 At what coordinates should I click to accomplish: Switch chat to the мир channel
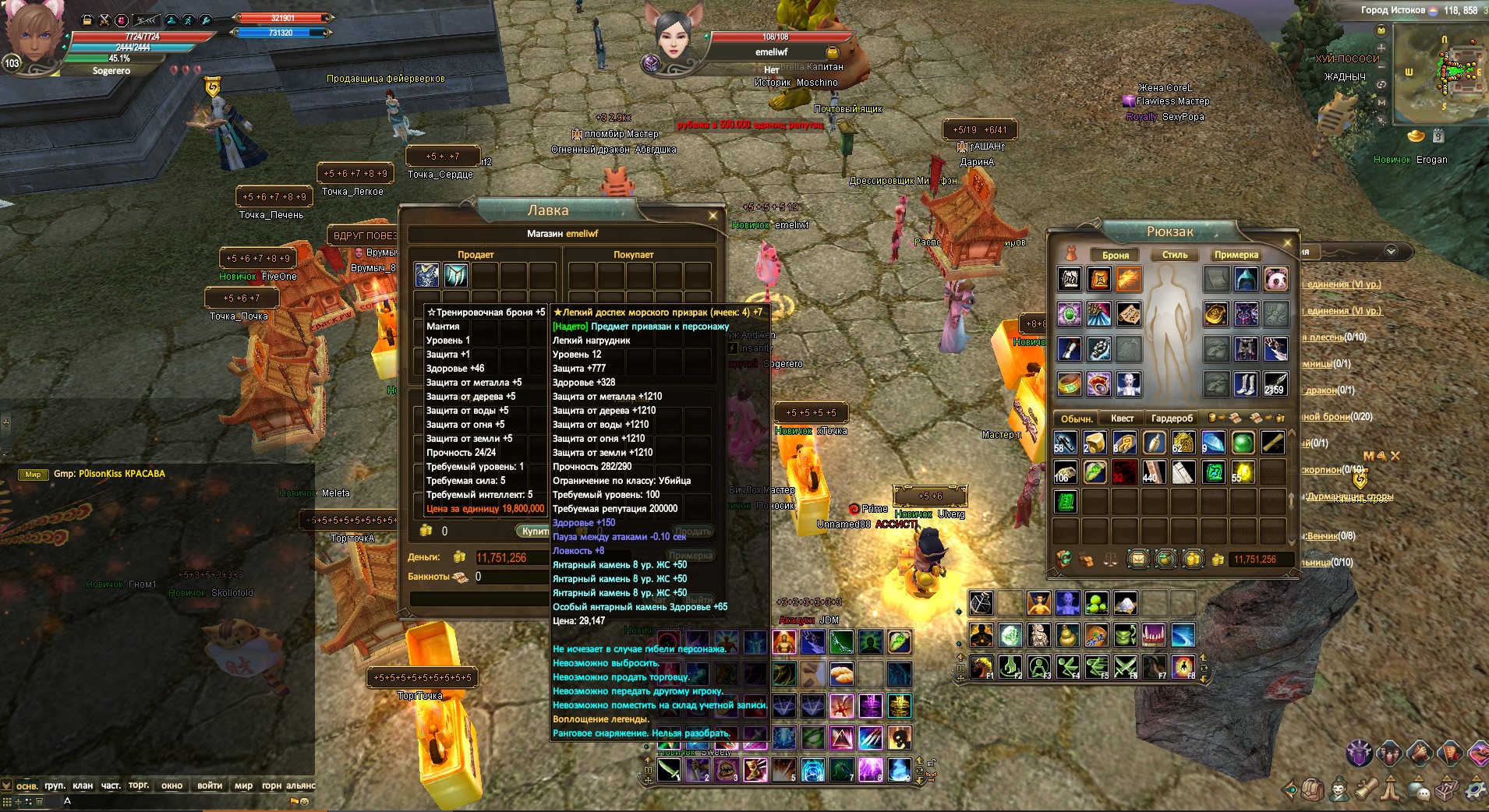click(243, 786)
